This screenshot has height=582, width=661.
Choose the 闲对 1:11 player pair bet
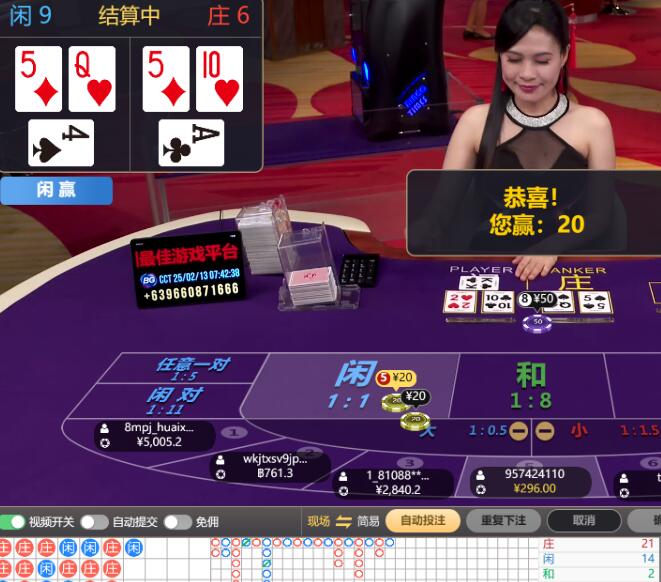[173, 400]
